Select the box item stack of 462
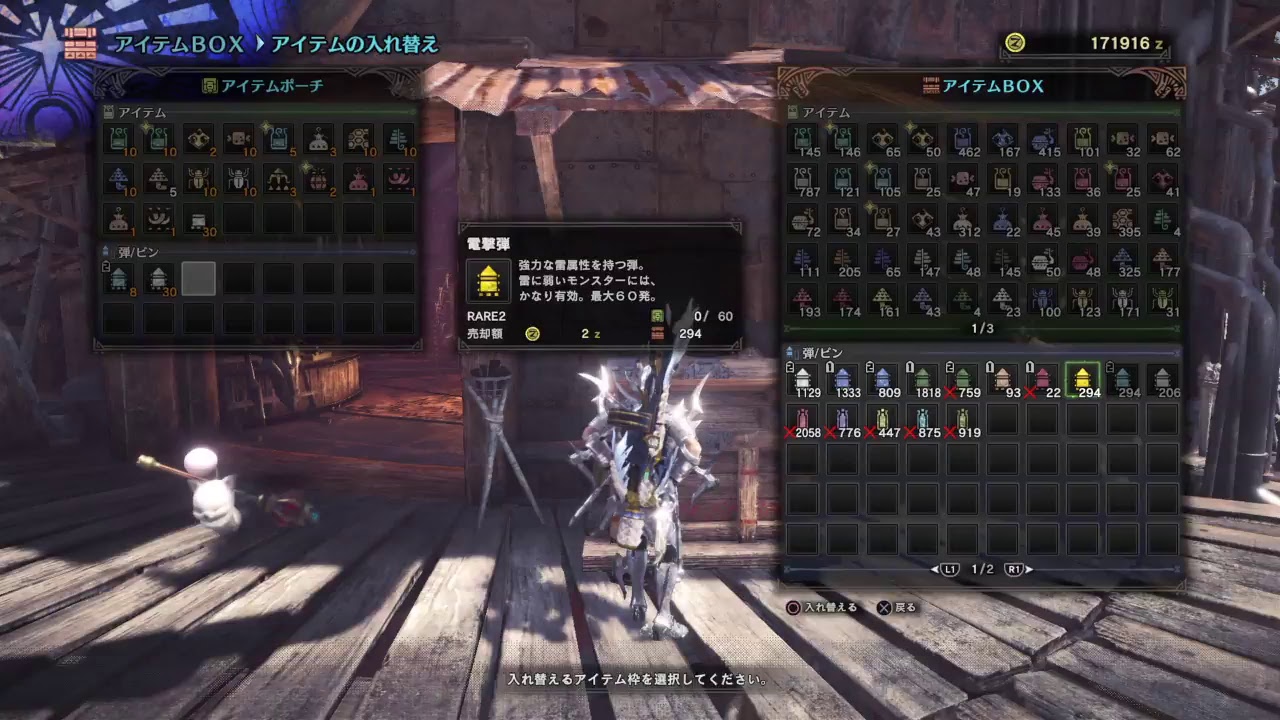The width and height of the screenshot is (1280, 720). tap(962, 140)
